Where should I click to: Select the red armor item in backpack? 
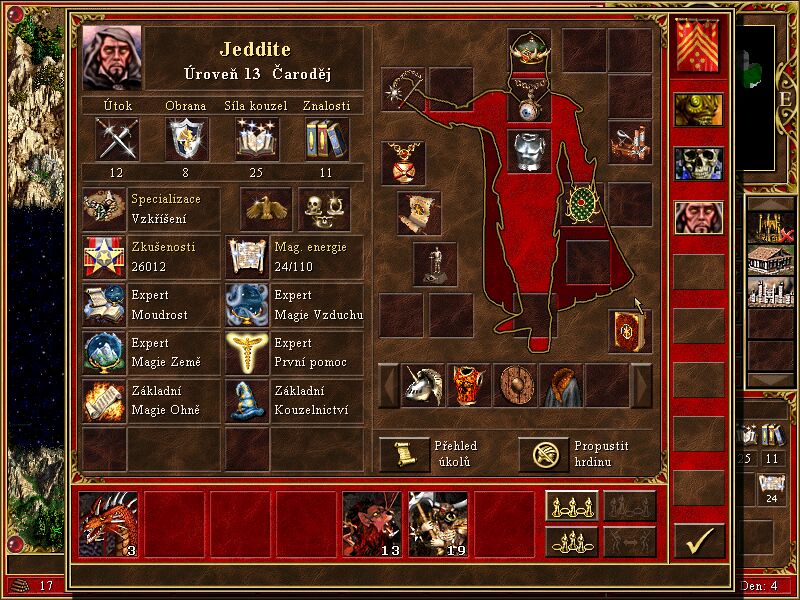tap(469, 385)
